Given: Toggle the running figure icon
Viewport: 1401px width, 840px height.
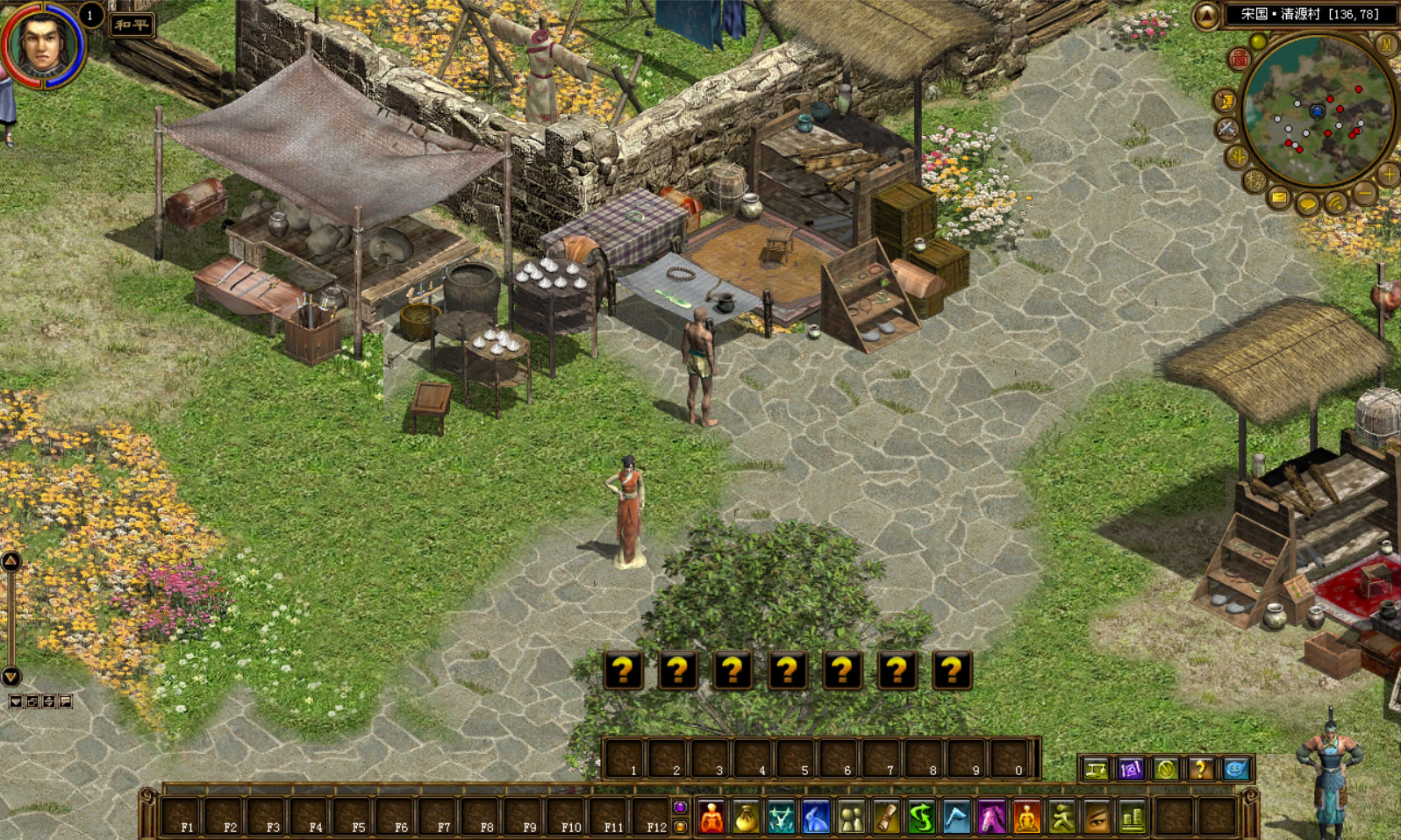Looking at the screenshot, I should tap(1061, 818).
